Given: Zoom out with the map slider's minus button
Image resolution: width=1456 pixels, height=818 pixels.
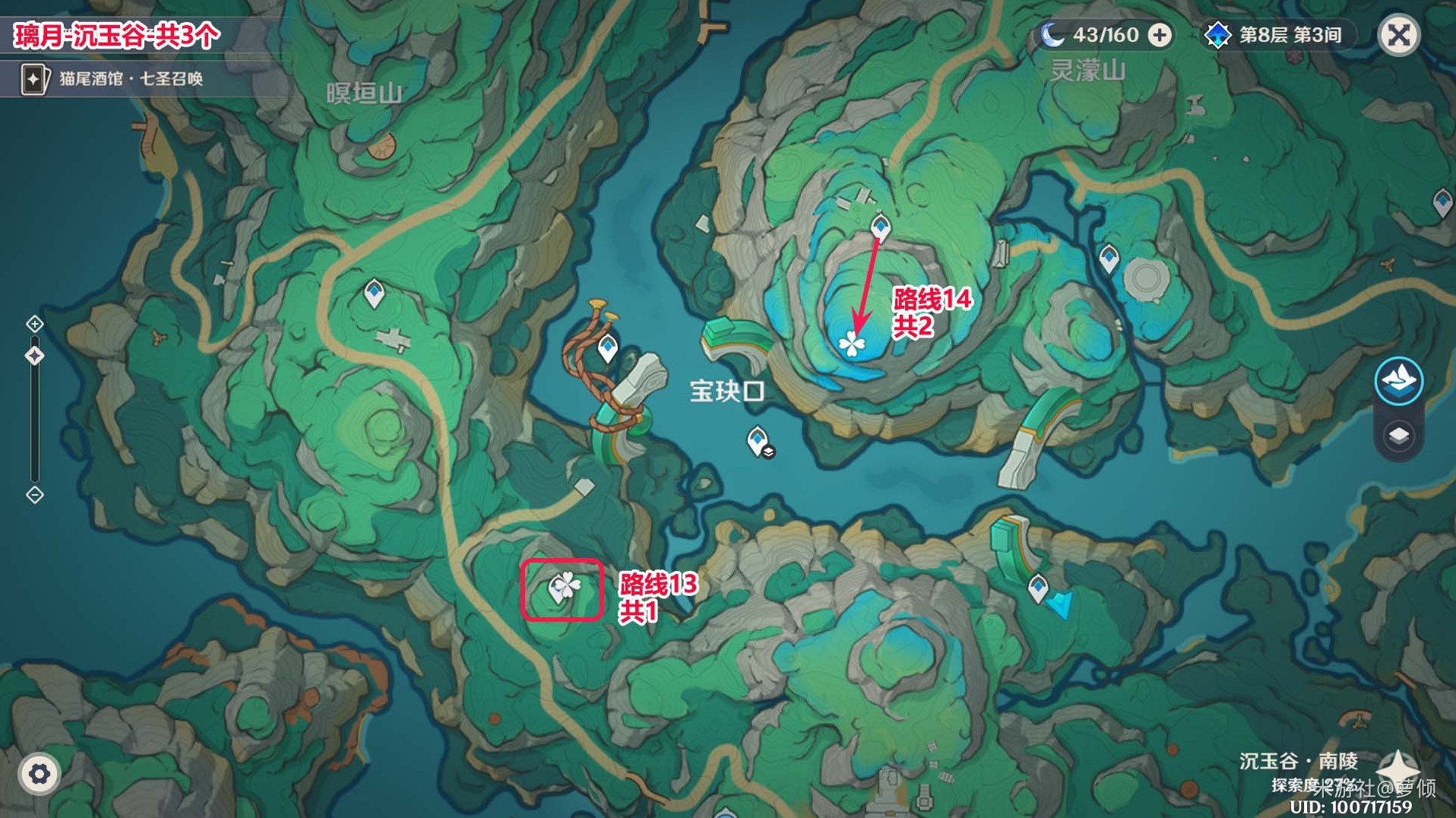Looking at the screenshot, I should [x=35, y=495].
